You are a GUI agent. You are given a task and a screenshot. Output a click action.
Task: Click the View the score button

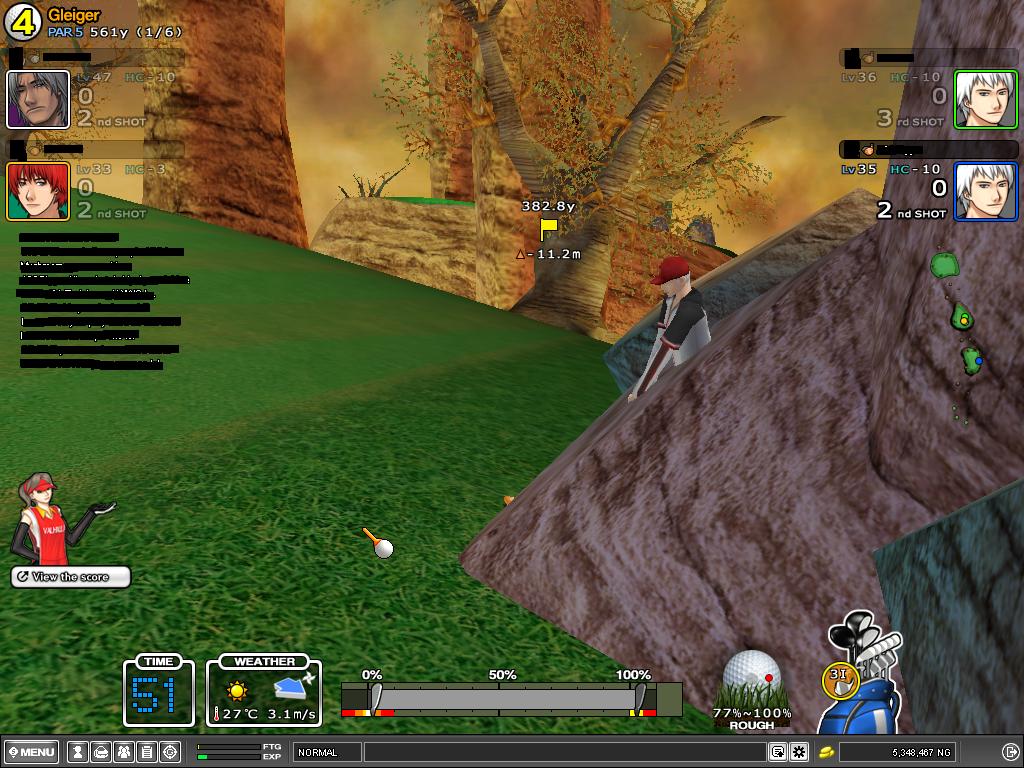click(71, 577)
